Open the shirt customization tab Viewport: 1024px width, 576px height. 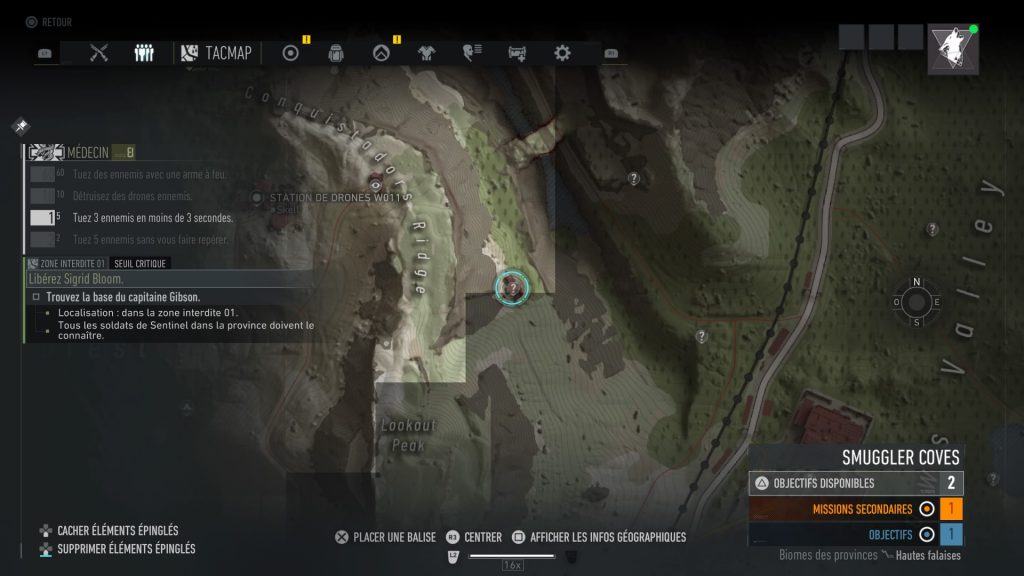pyautogui.click(x=427, y=53)
